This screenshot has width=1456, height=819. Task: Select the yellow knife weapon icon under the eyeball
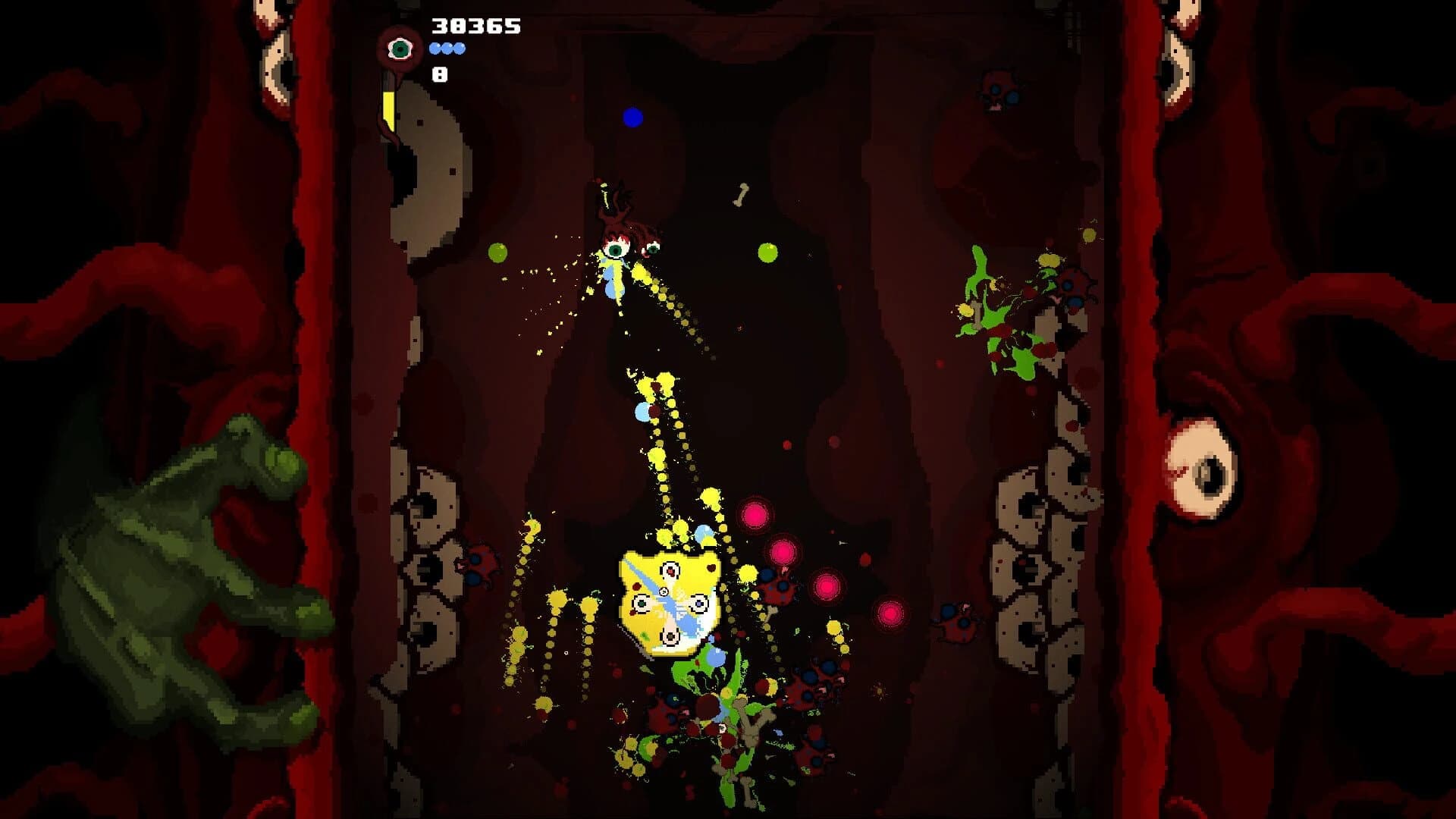coord(389,110)
